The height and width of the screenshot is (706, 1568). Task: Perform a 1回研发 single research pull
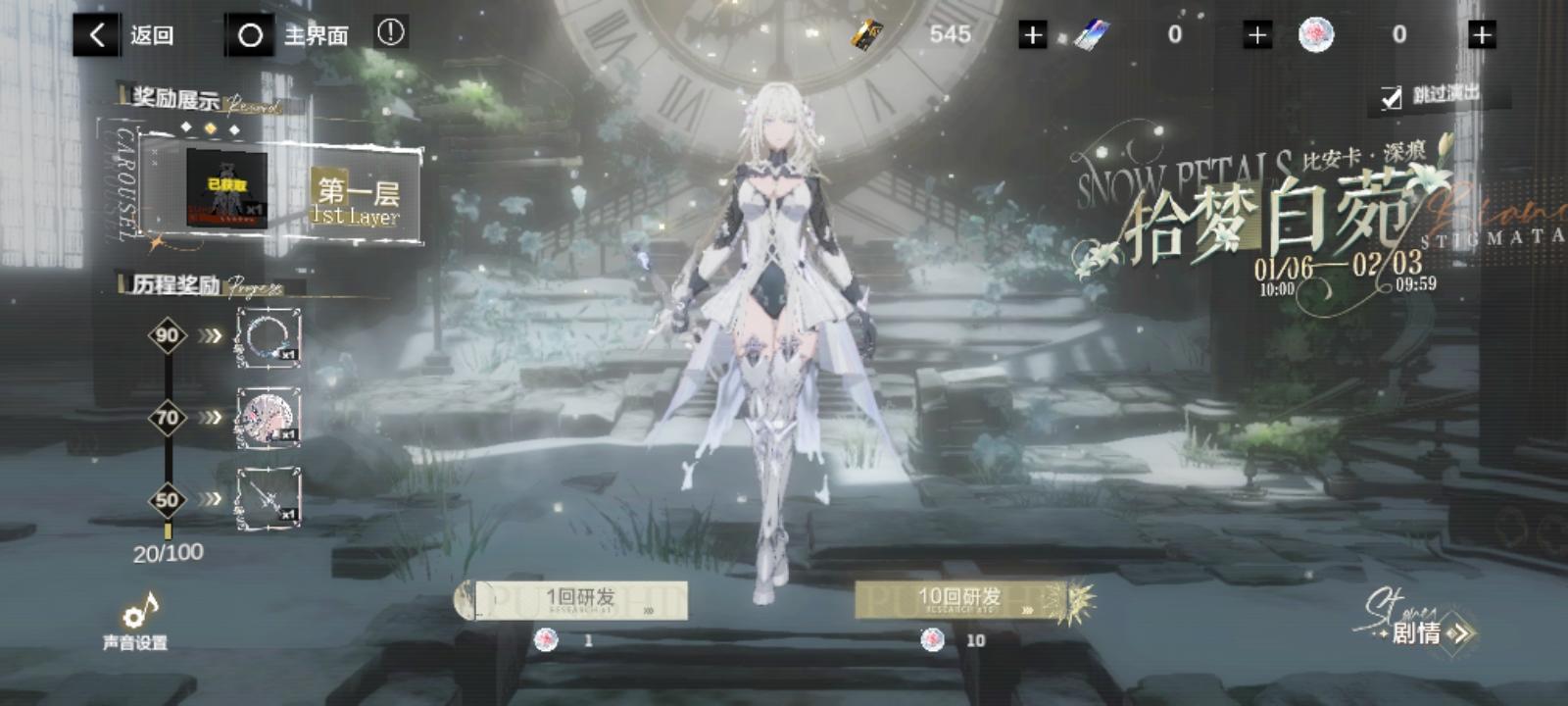573,597
